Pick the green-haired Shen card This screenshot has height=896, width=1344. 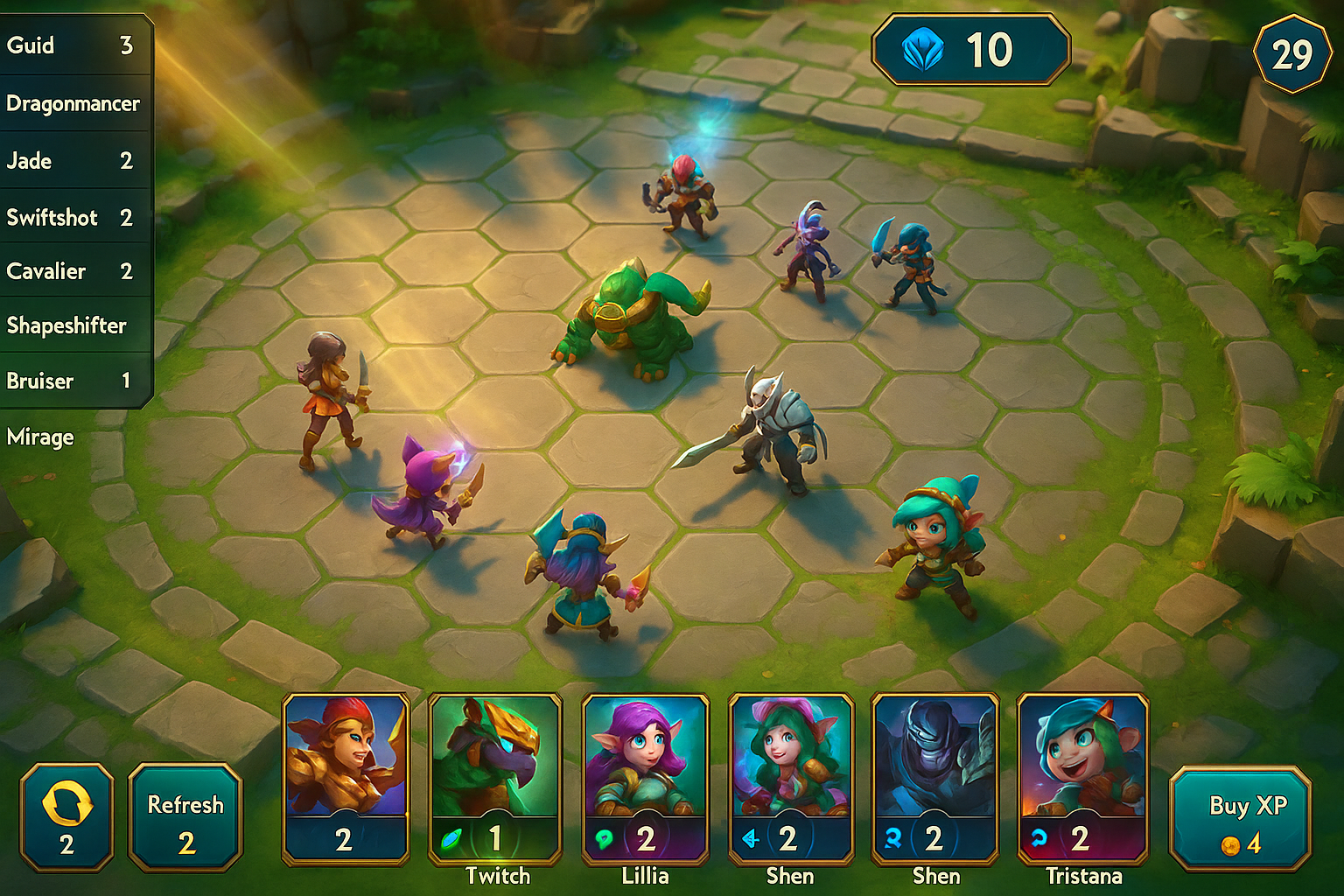pos(790,779)
